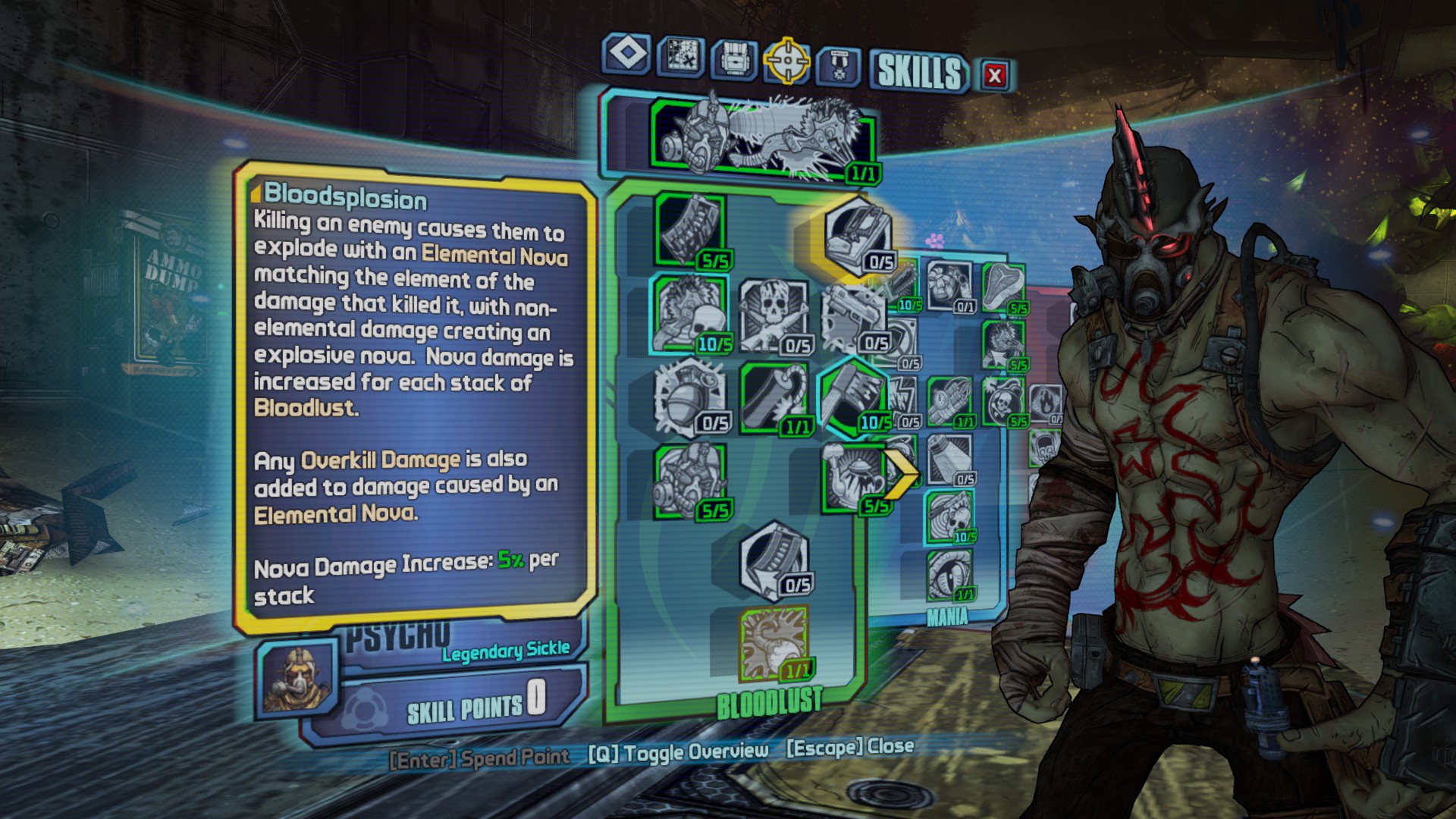Switch to the diamond missions tab
Viewport: 1456px width, 819px height.
pyautogui.click(x=627, y=54)
